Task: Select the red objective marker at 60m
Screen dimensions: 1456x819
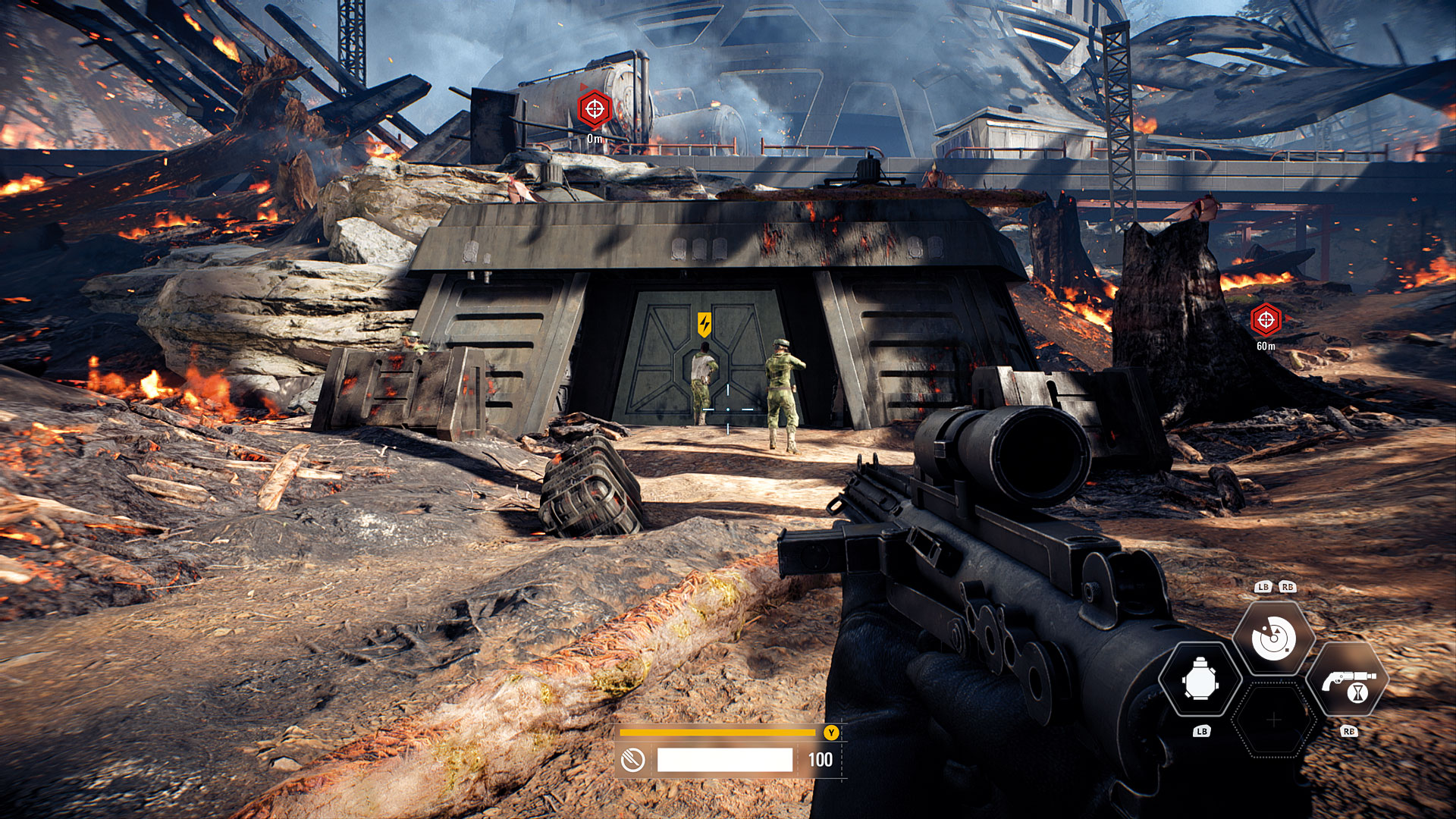Action: pyautogui.click(x=1266, y=320)
